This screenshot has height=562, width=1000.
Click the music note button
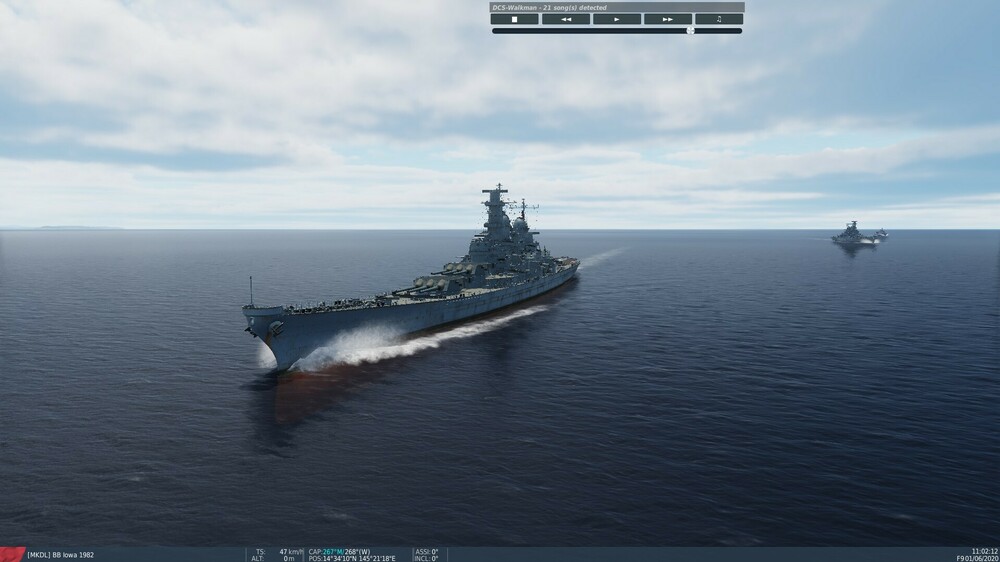pyautogui.click(x=719, y=19)
